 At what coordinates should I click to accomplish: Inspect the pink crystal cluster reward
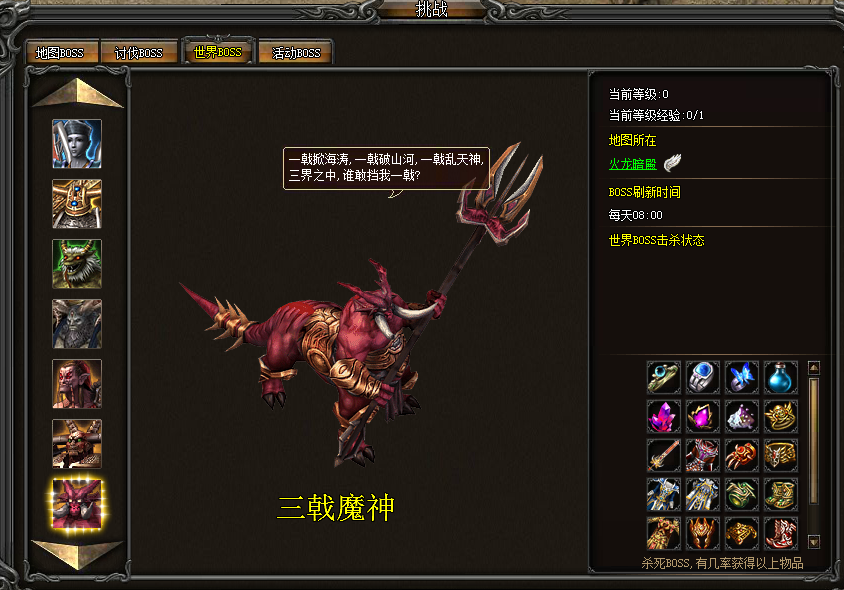pyautogui.click(x=664, y=416)
